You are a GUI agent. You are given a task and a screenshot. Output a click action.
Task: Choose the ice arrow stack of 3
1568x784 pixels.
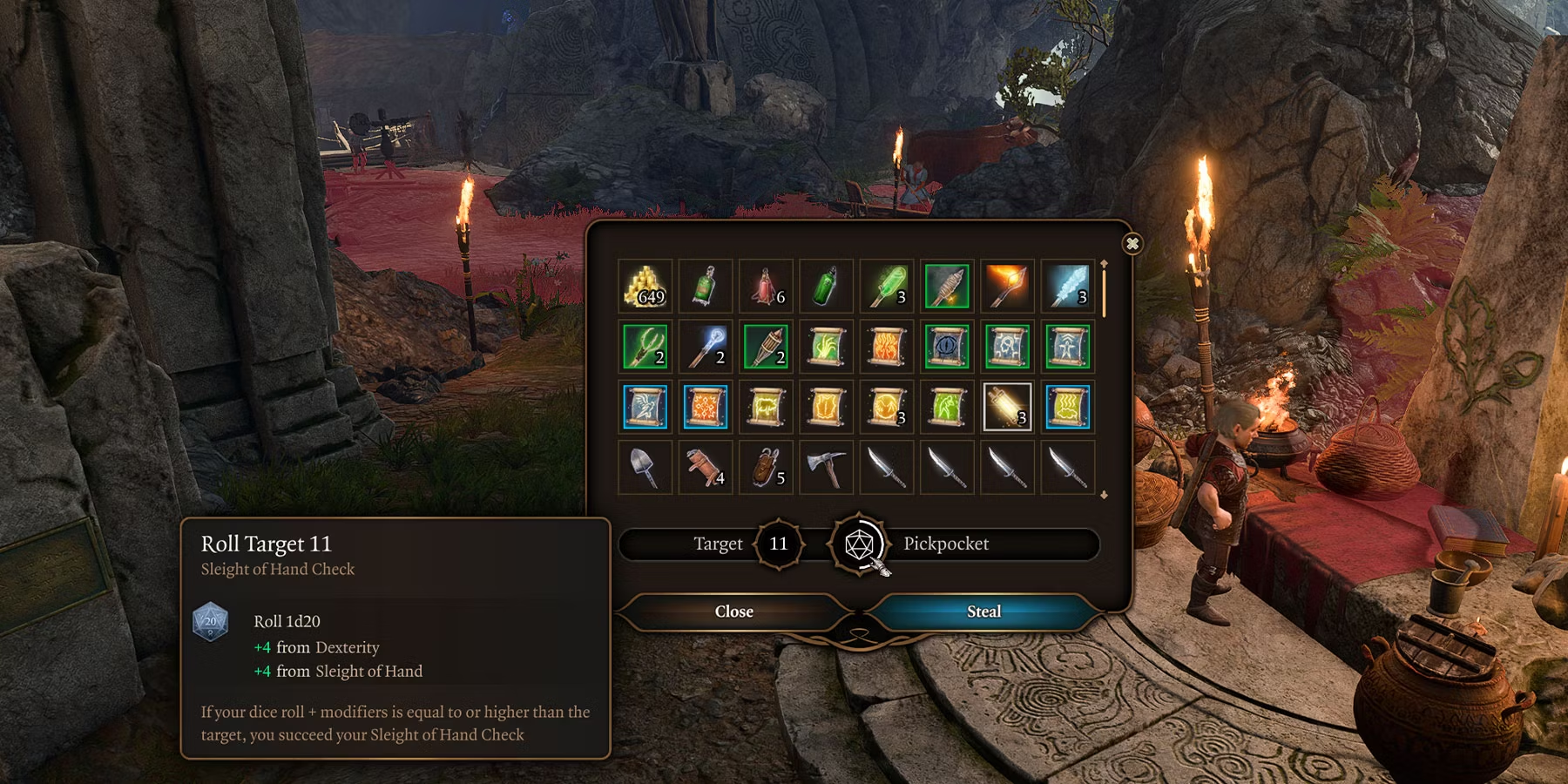pos(1068,286)
